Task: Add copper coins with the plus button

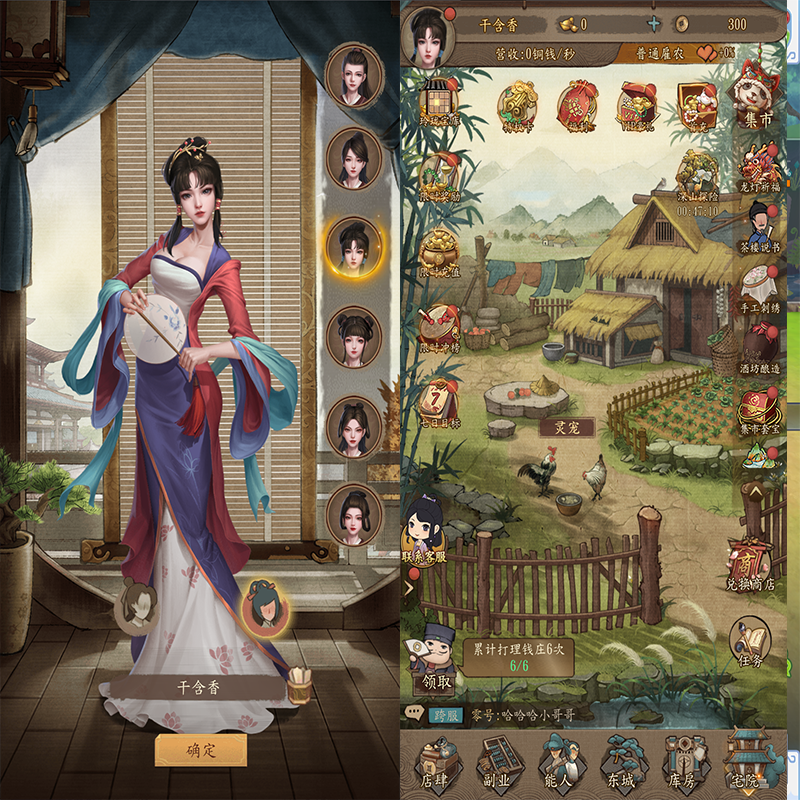Action: coord(654,23)
